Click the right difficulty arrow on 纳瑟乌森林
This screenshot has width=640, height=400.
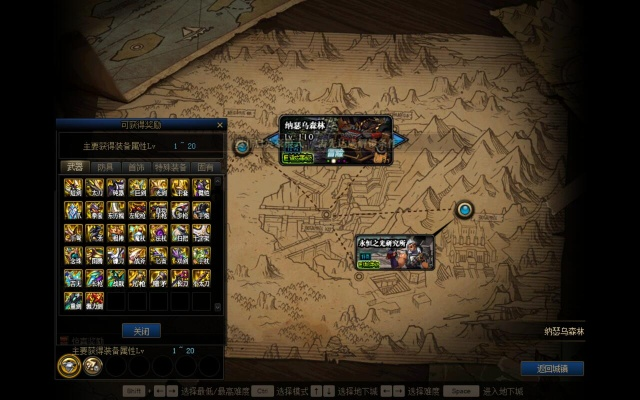[x=399, y=141]
